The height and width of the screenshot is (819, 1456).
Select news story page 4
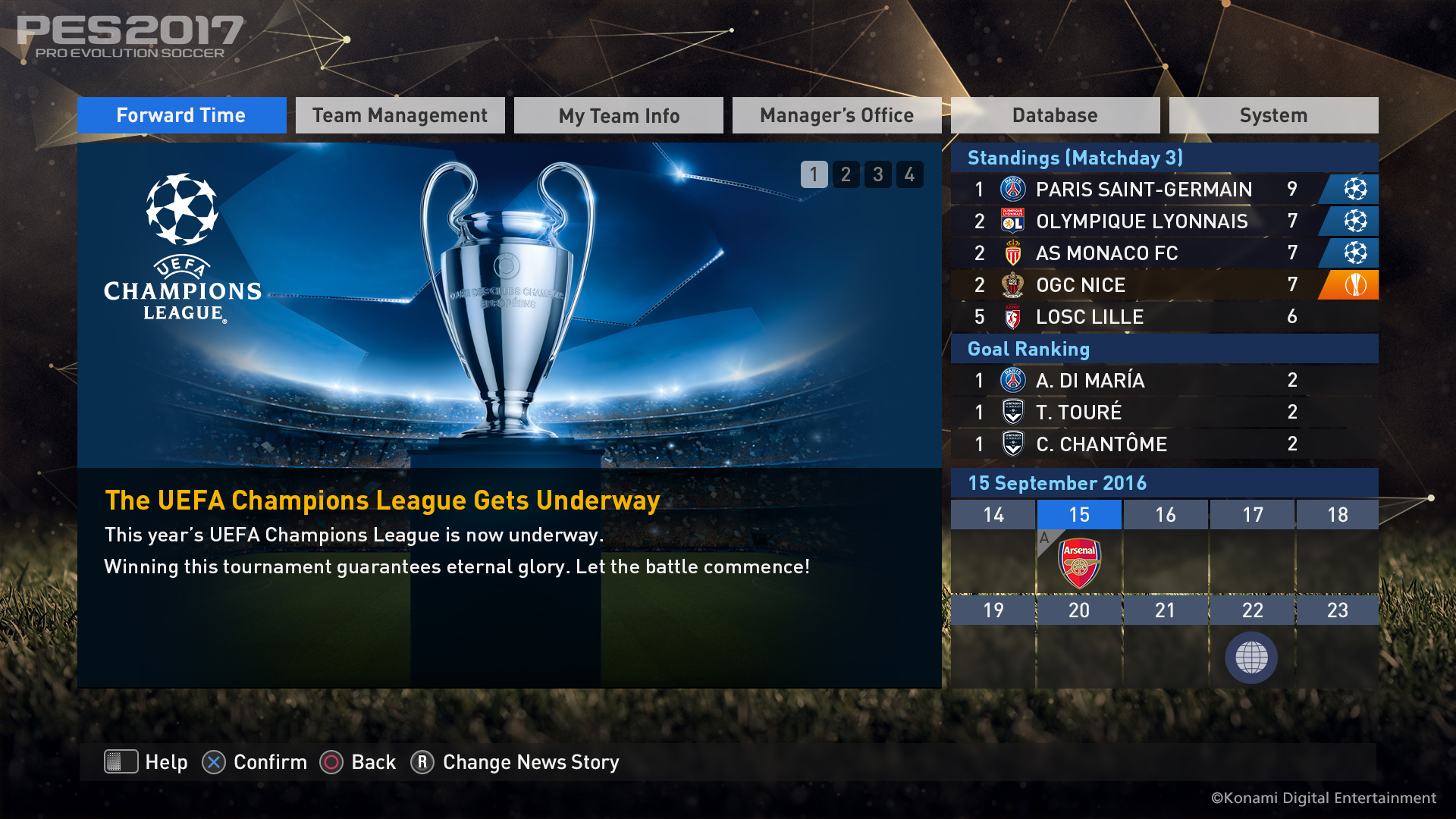point(909,174)
